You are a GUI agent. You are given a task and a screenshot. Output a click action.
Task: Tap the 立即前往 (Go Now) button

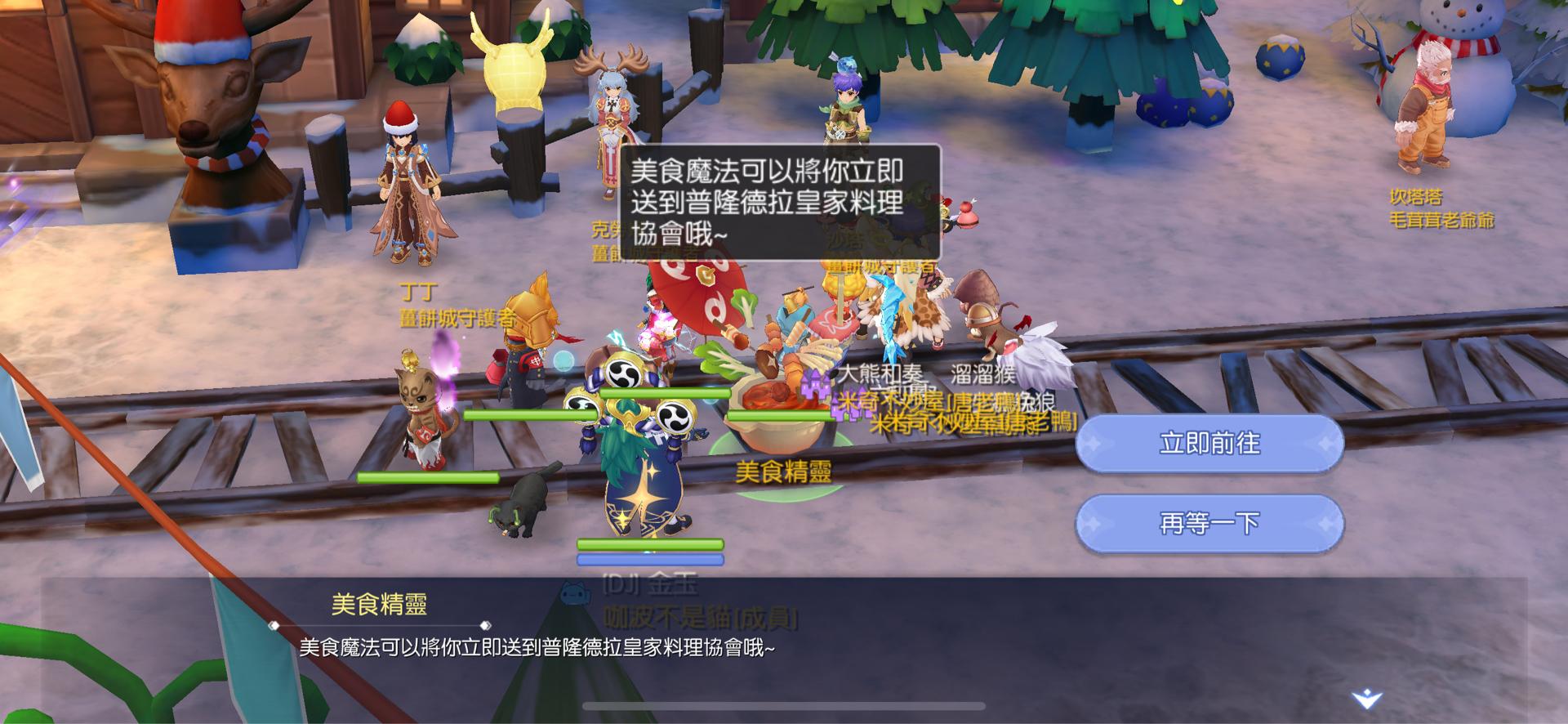click(1207, 442)
